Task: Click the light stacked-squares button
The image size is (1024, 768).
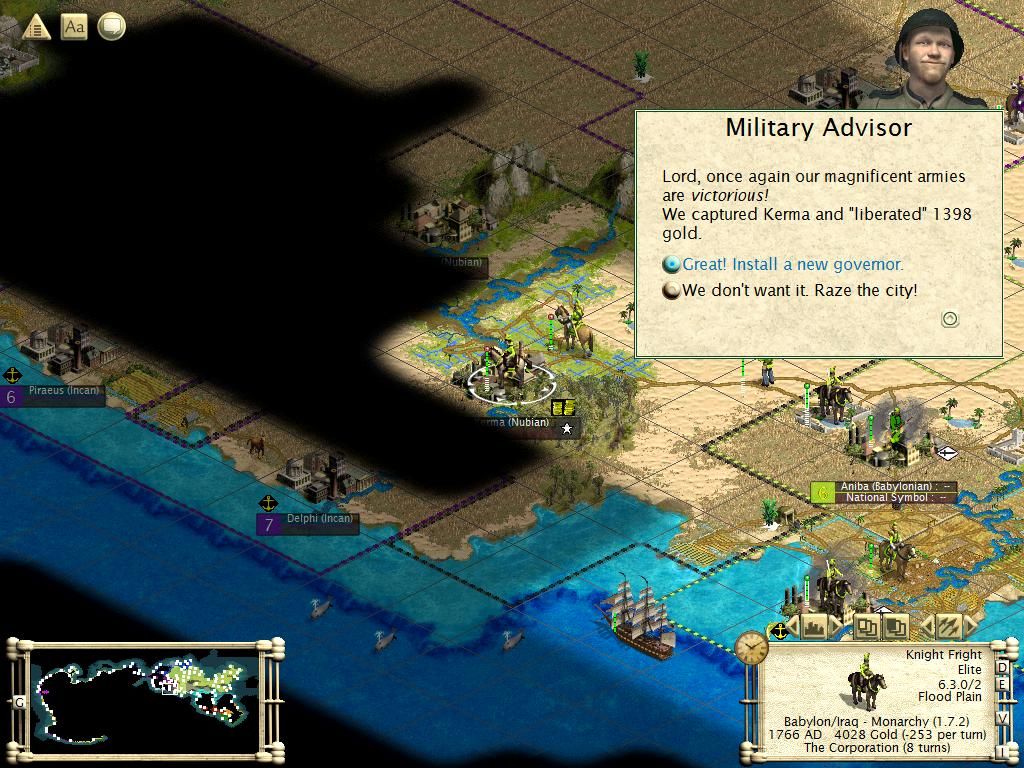Action: [x=866, y=627]
